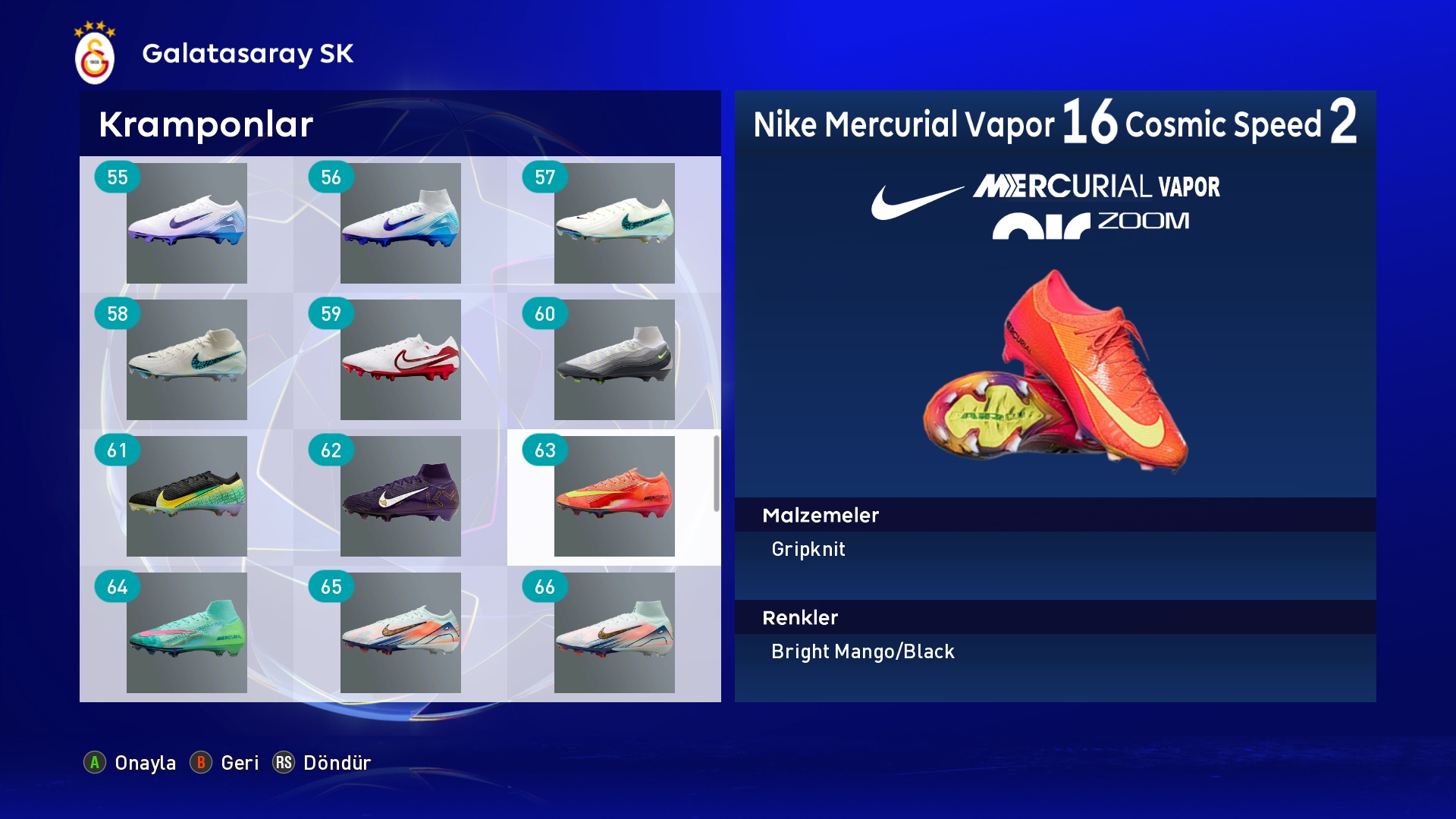Pick the black and green boot 61
This screenshot has width=1456, height=819.
tap(187, 496)
